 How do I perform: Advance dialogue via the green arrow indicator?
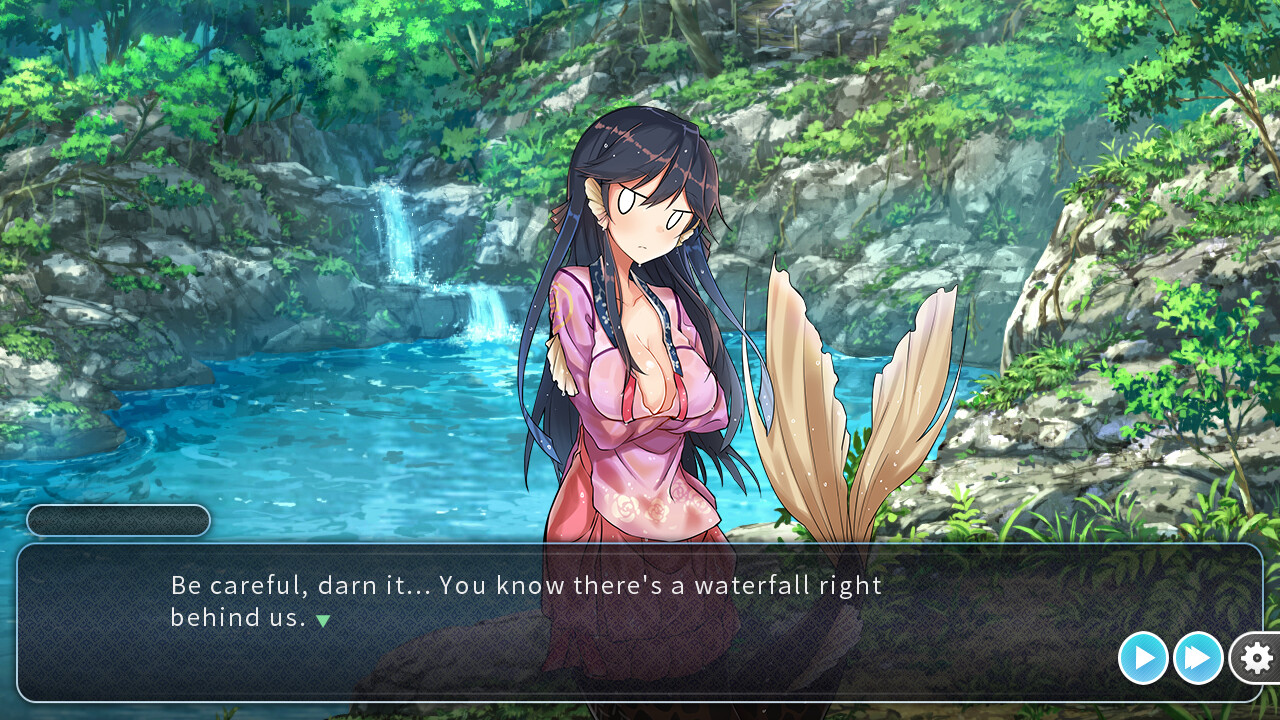pyautogui.click(x=323, y=620)
